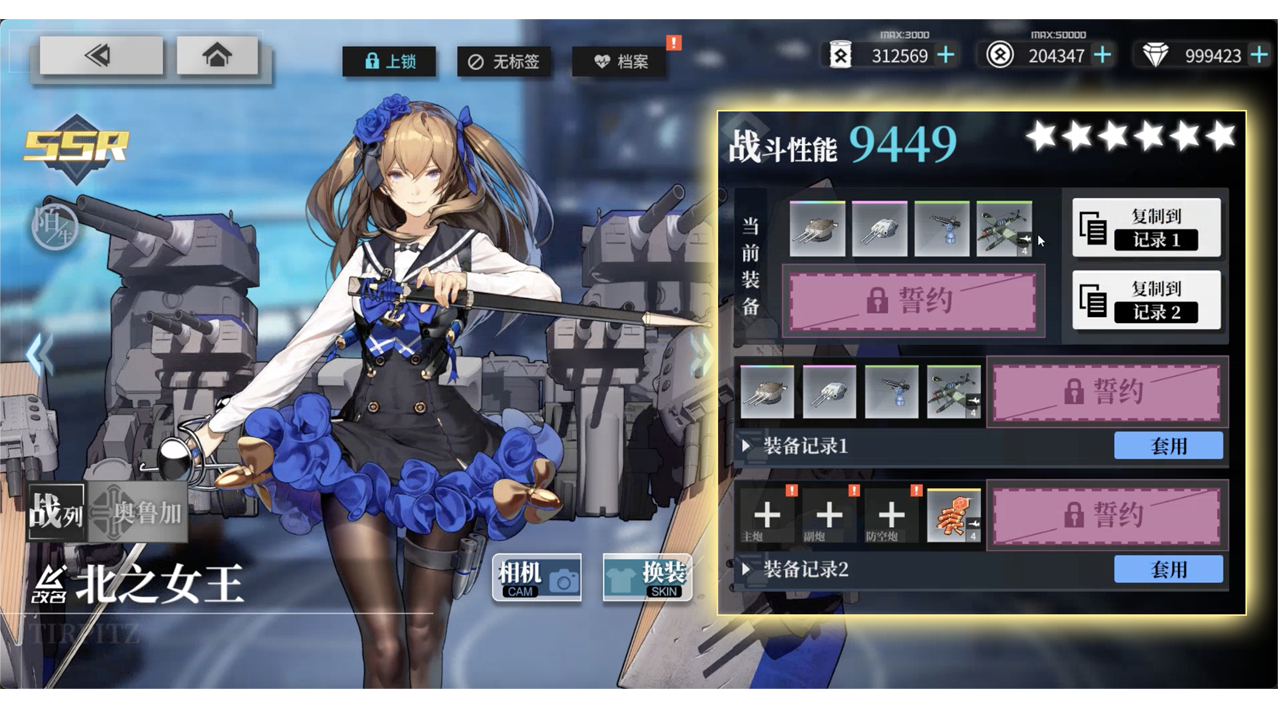Image resolution: width=1280 pixels, height=720 pixels.
Task: Apply equipment record 1 with 套用
Action: [1168, 446]
